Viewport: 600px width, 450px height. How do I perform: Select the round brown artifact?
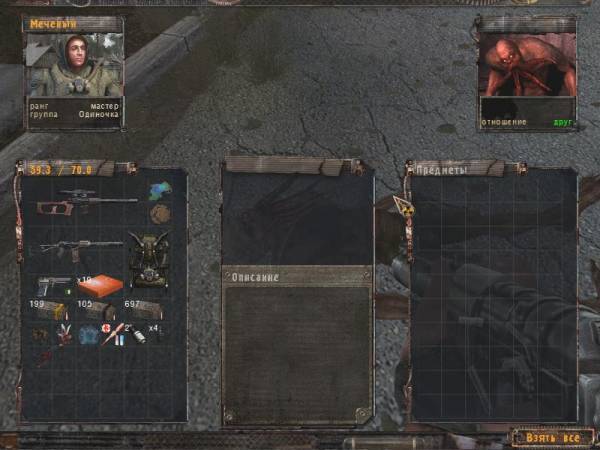158,214
